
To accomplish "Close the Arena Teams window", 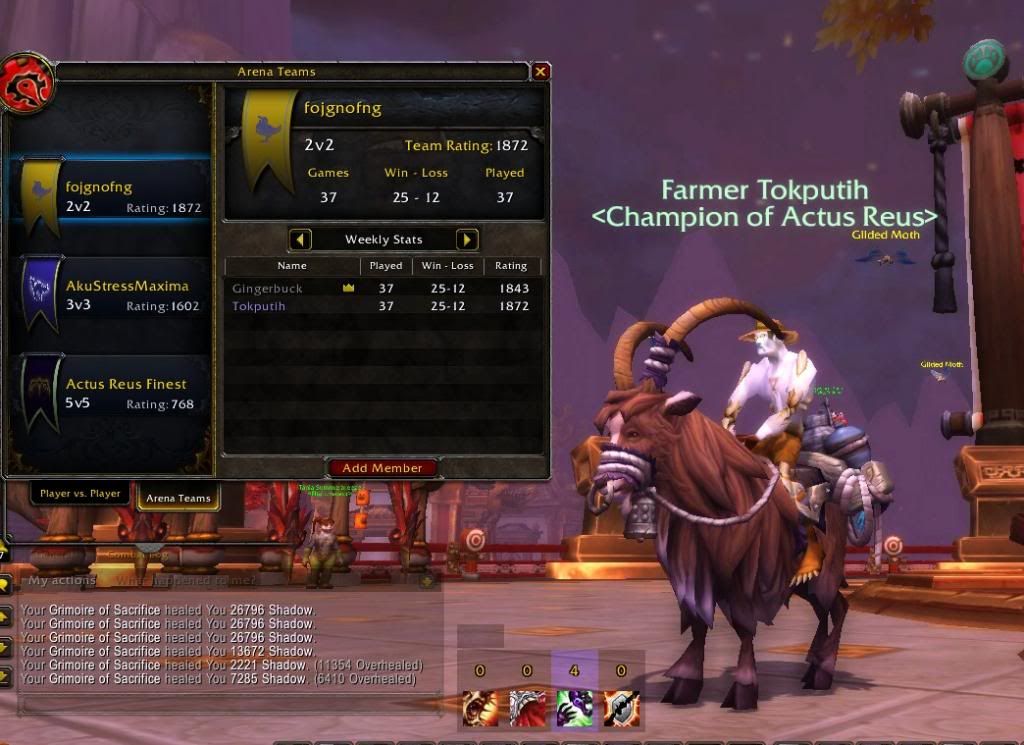I will click(x=540, y=72).
